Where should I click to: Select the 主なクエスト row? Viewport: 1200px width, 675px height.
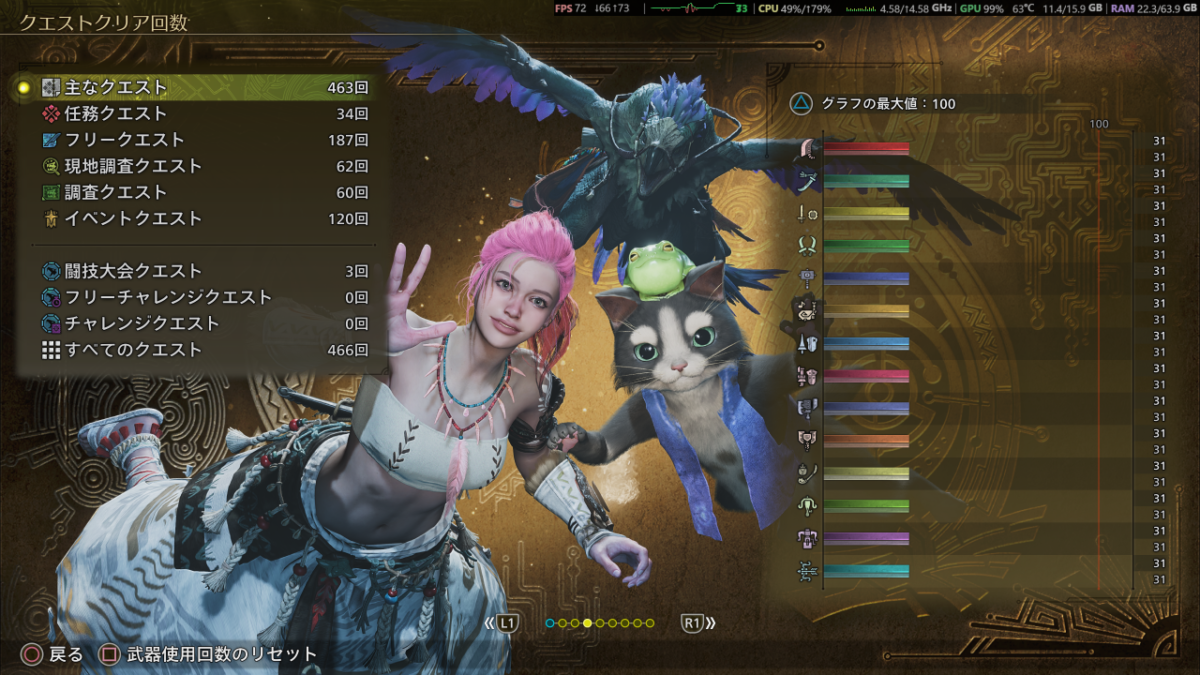click(200, 88)
